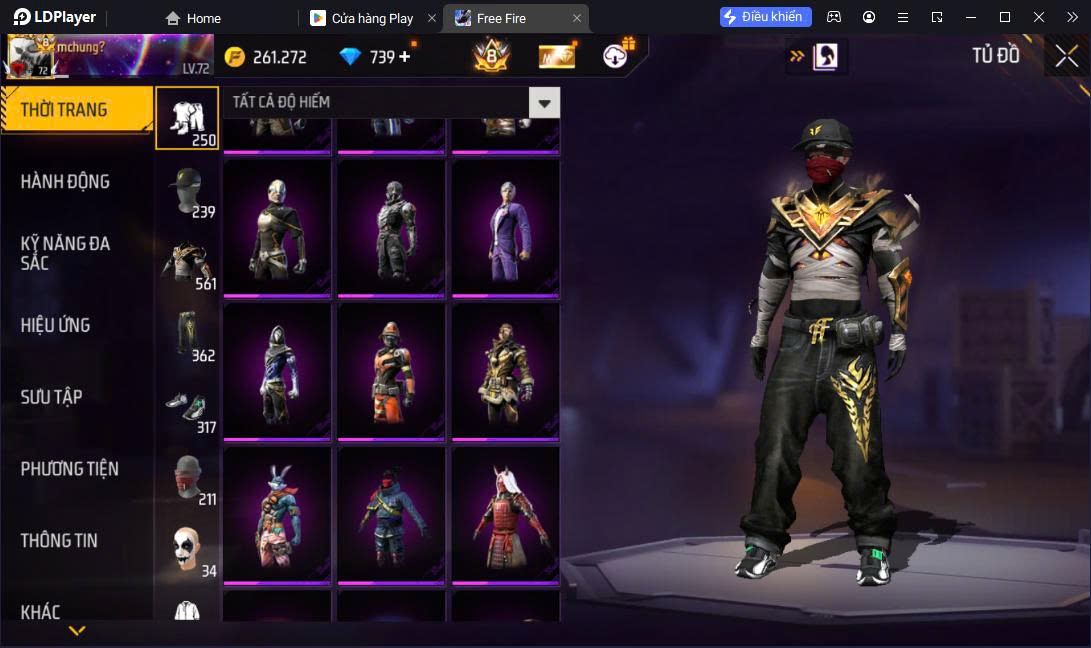Viewport: 1091px width, 648px height.
Task: Close the Tủ Đồ wardrobe screen
Action: pyautogui.click(x=1066, y=56)
